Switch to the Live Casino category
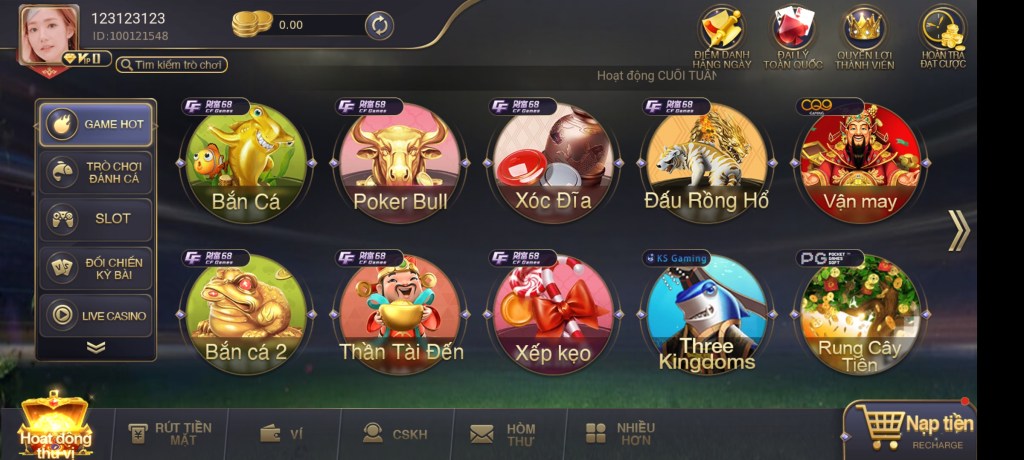The width and height of the screenshot is (1024, 460). pyautogui.click(x=96, y=316)
